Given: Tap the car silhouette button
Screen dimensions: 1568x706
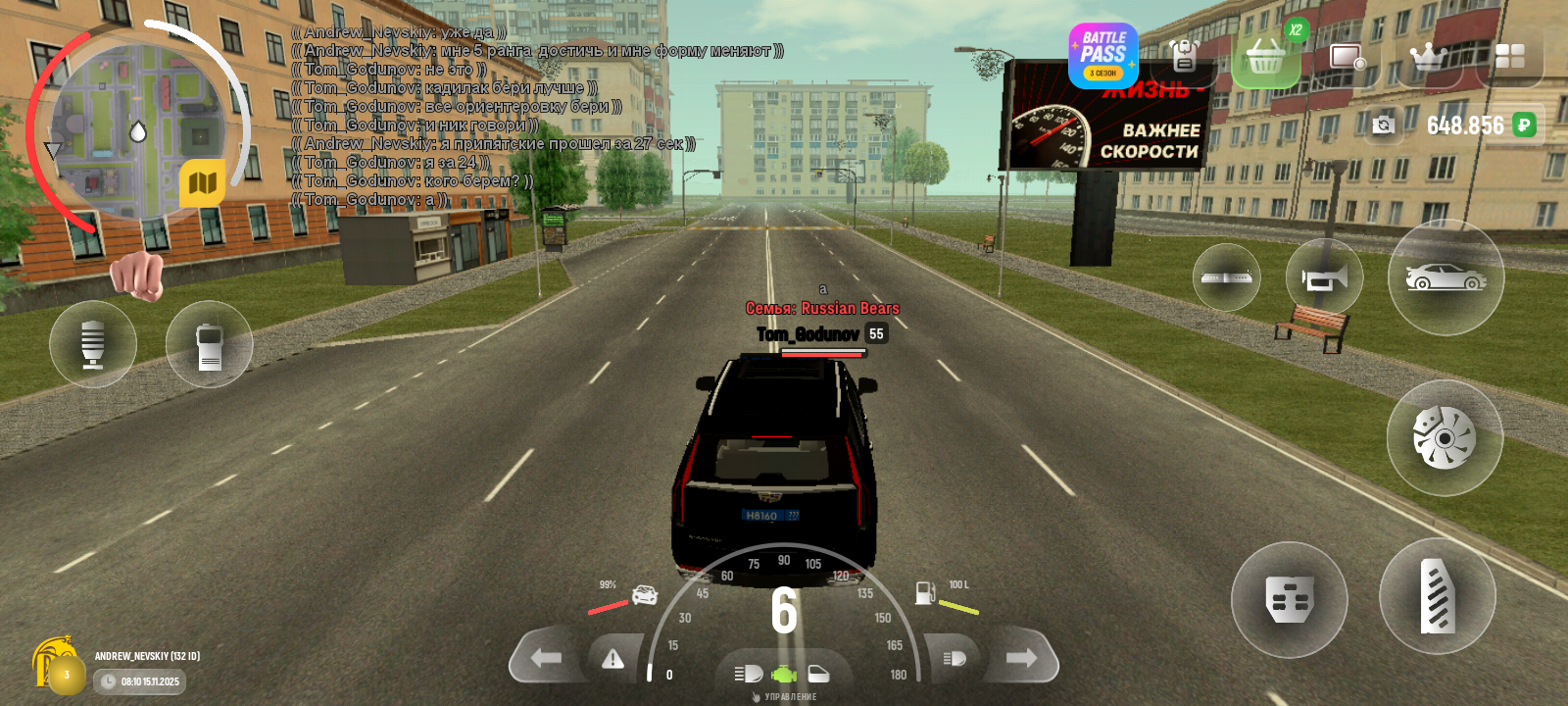Looking at the screenshot, I should click(x=1445, y=277).
